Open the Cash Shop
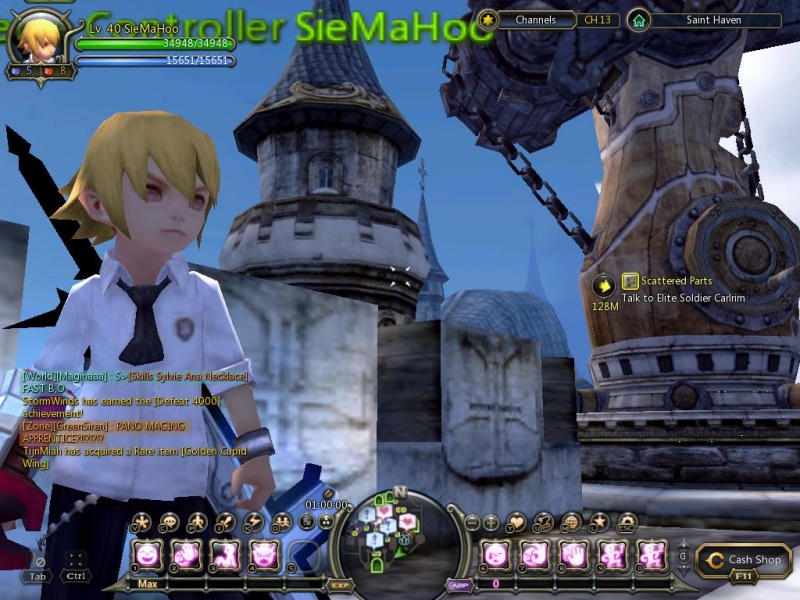The image size is (800, 600). coord(743,561)
